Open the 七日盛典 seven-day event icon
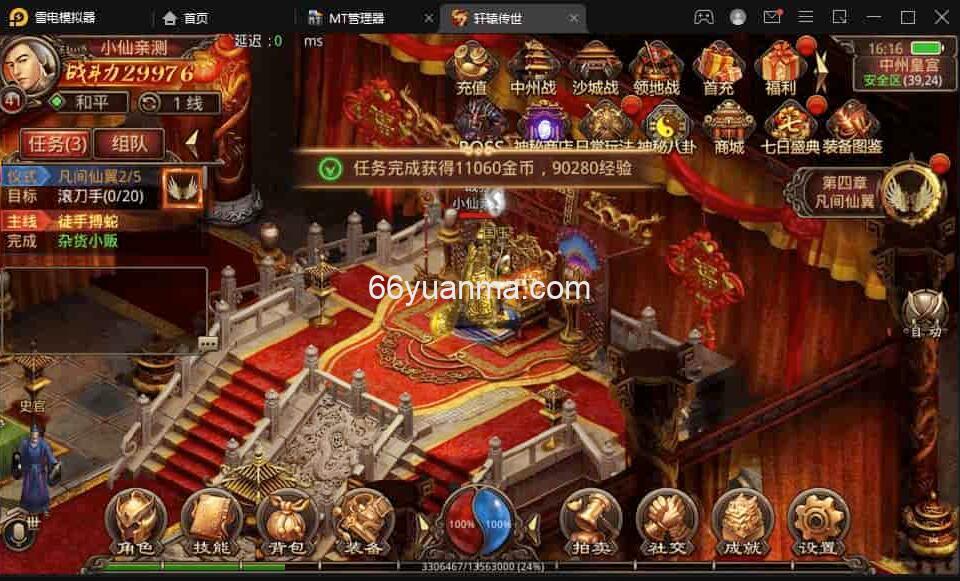The width and height of the screenshot is (960, 581). (790, 126)
